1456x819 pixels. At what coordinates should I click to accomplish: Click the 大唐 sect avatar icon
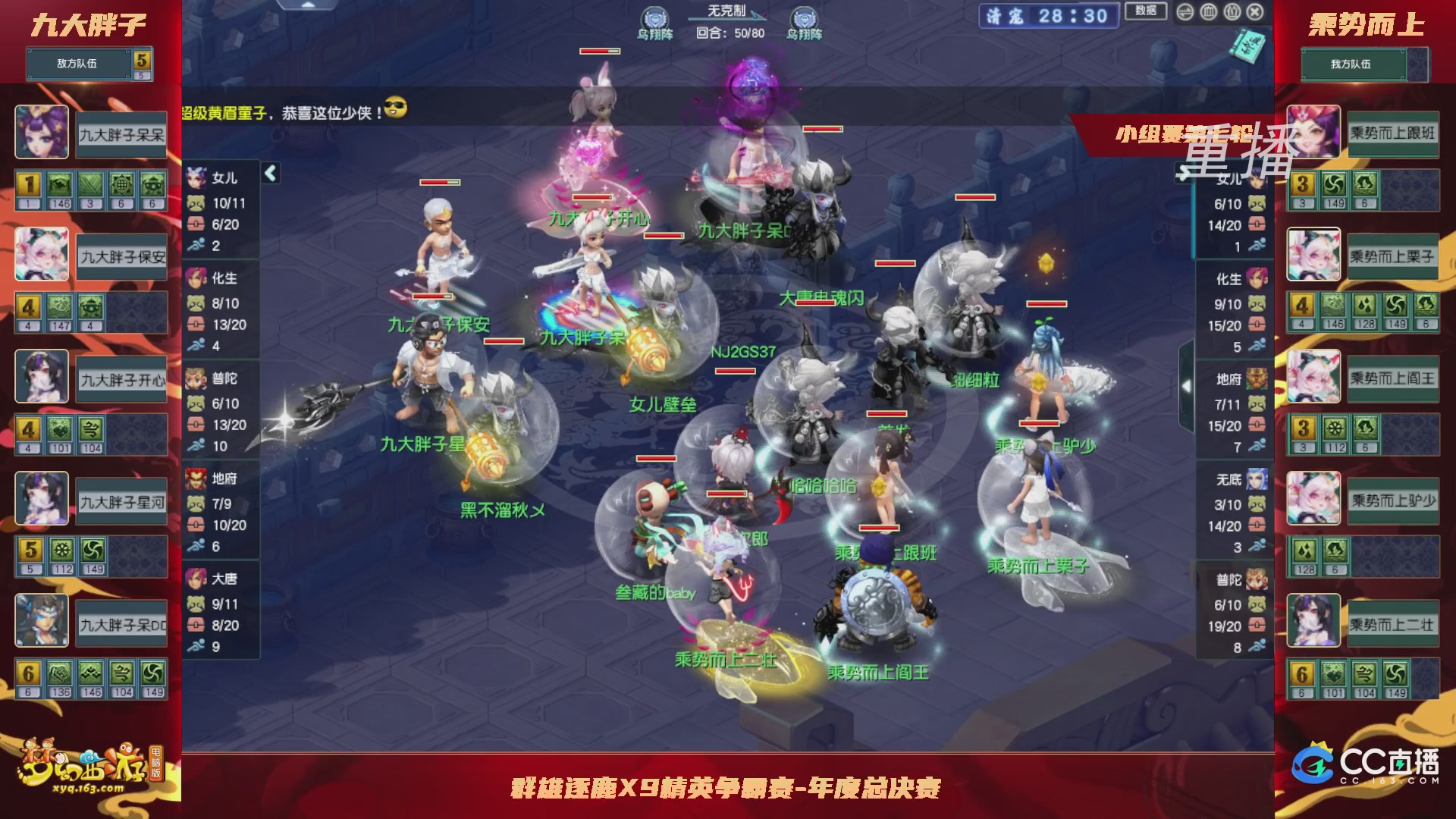coord(196,579)
